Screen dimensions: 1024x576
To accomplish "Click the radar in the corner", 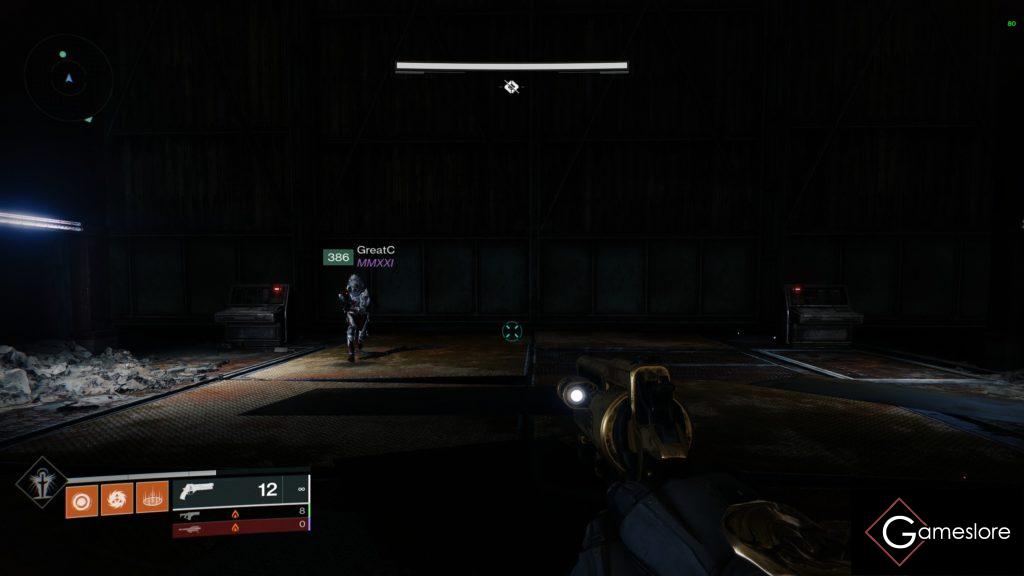I will click(x=69, y=77).
